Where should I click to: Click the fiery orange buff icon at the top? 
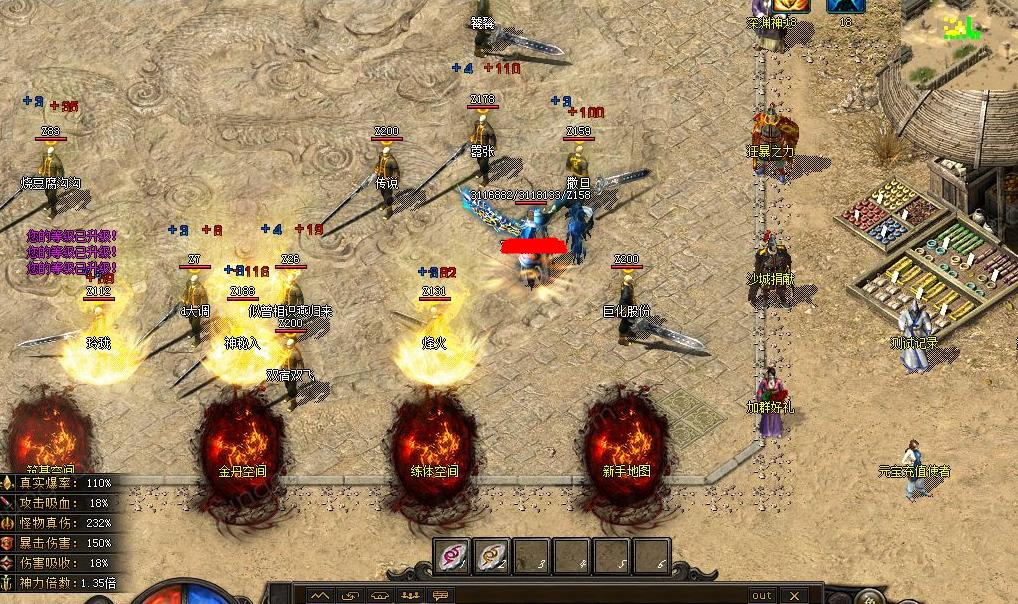point(791,5)
